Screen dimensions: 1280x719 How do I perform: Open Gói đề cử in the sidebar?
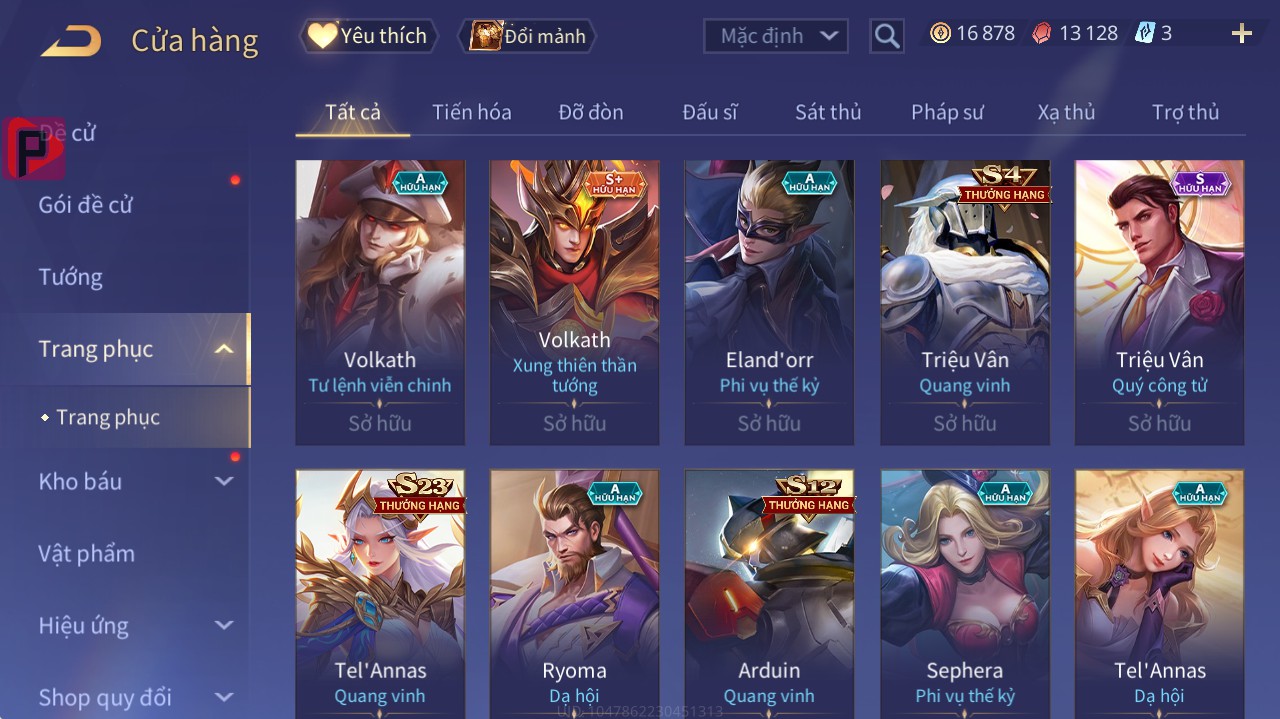click(86, 205)
